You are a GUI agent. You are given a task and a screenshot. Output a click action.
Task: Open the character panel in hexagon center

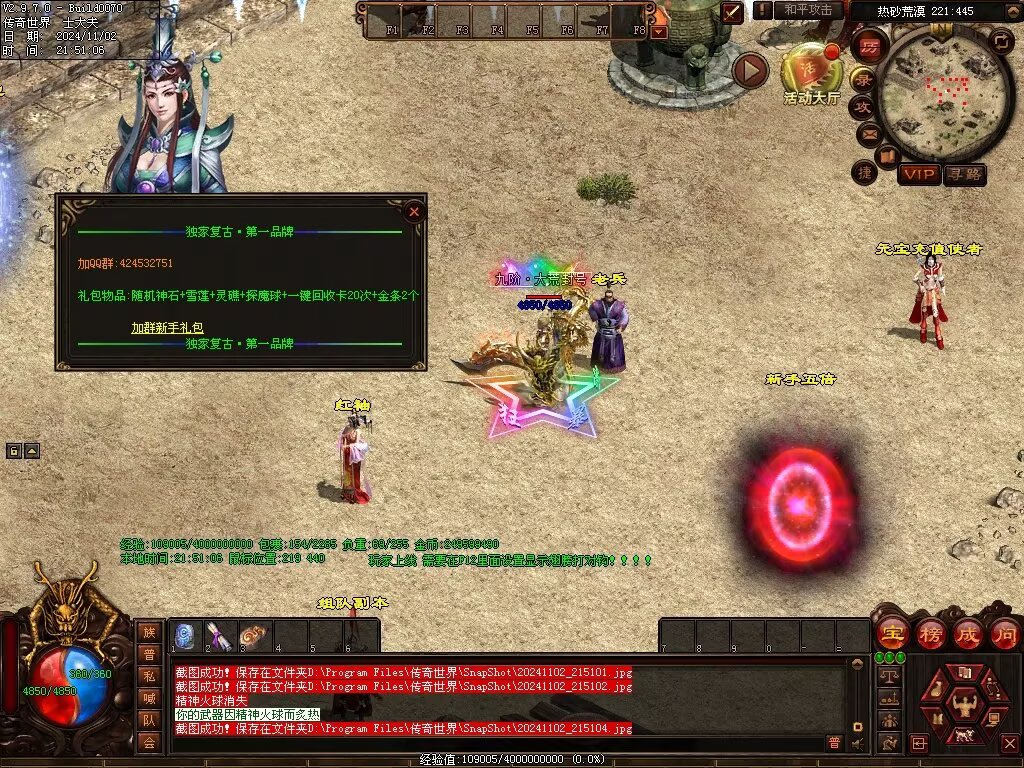(x=964, y=702)
